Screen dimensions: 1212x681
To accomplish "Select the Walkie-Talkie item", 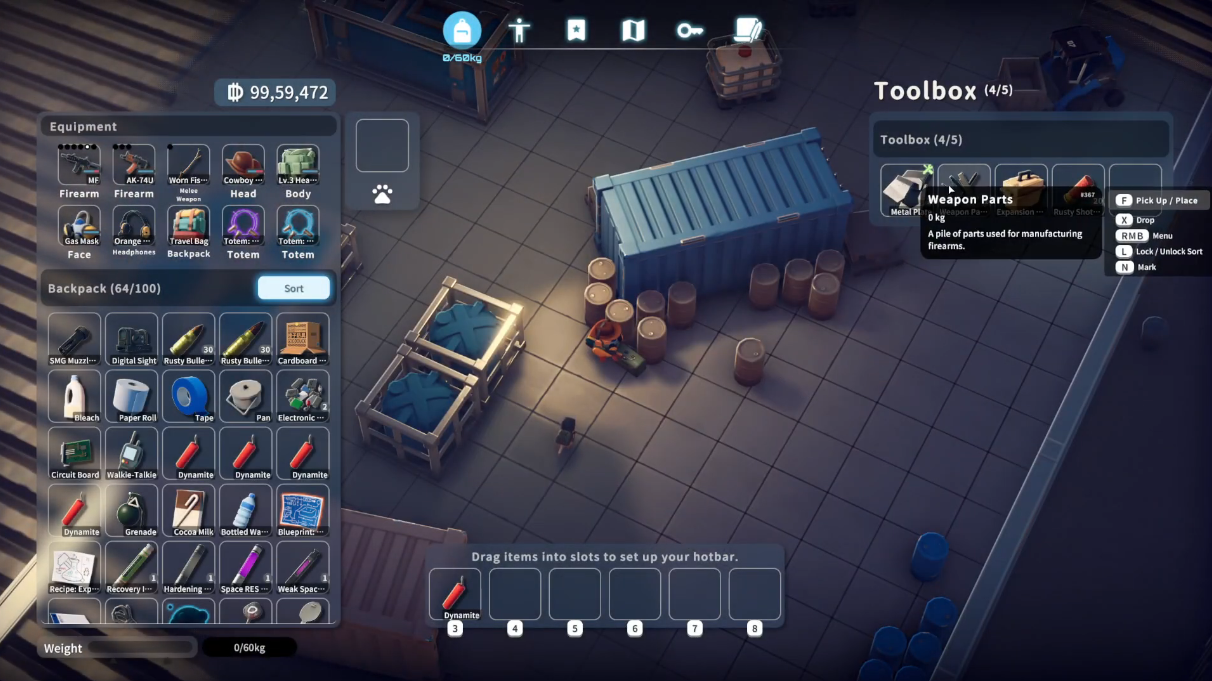I will click(x=132, y=452).
